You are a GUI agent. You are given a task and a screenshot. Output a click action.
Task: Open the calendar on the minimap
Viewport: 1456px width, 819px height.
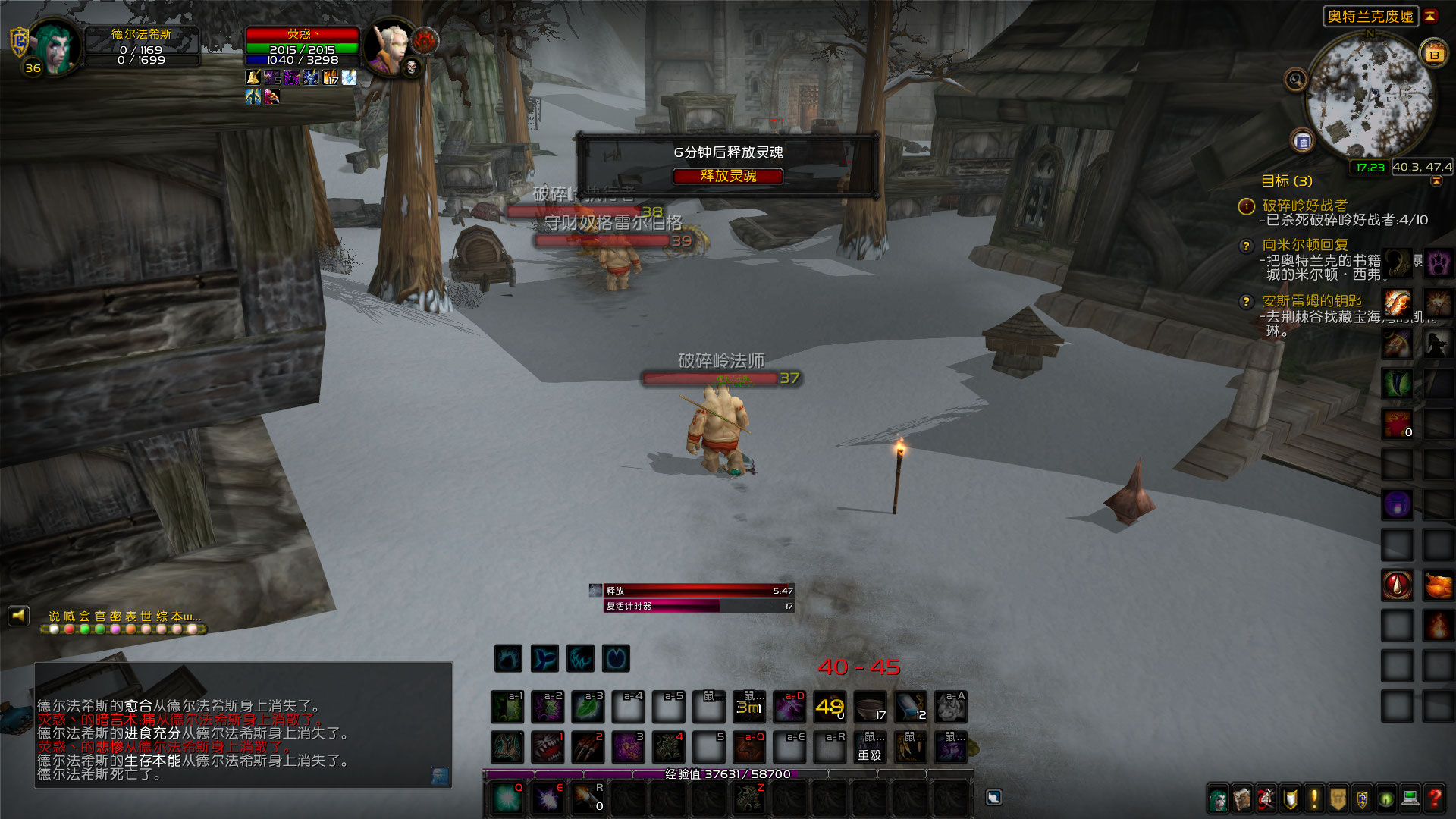[x=1433, y=54]
